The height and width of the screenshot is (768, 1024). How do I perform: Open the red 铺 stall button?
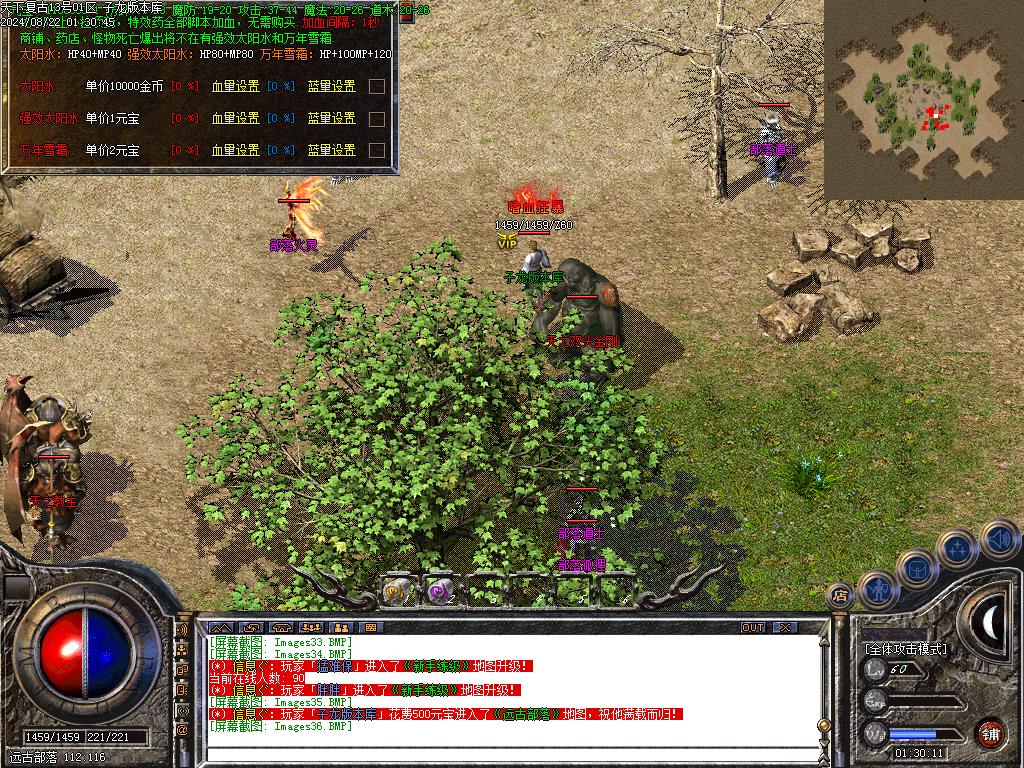[x=990, y=733]
